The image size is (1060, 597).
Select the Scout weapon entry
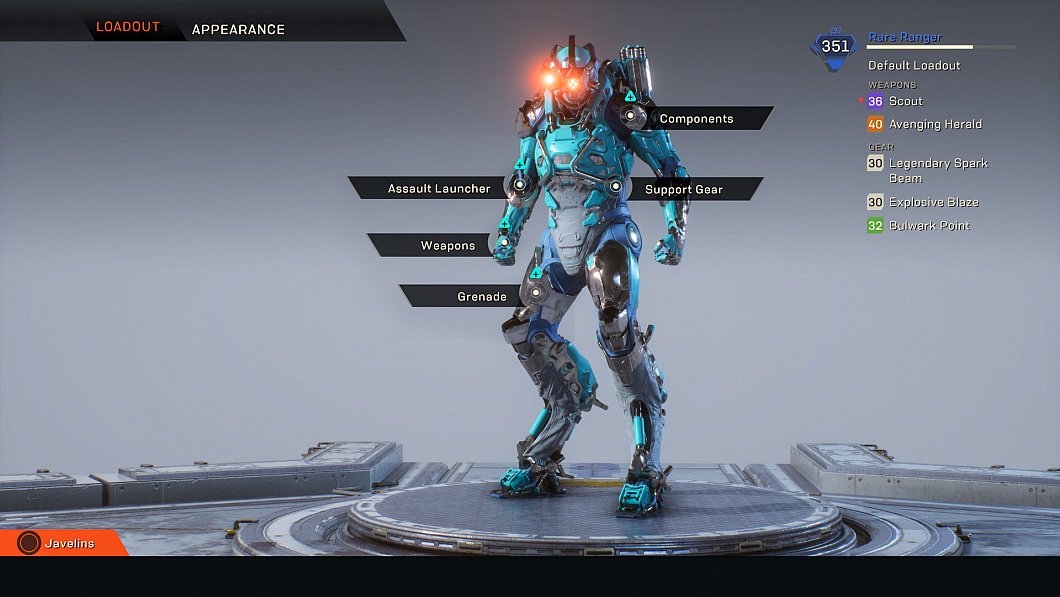[906, 101]
